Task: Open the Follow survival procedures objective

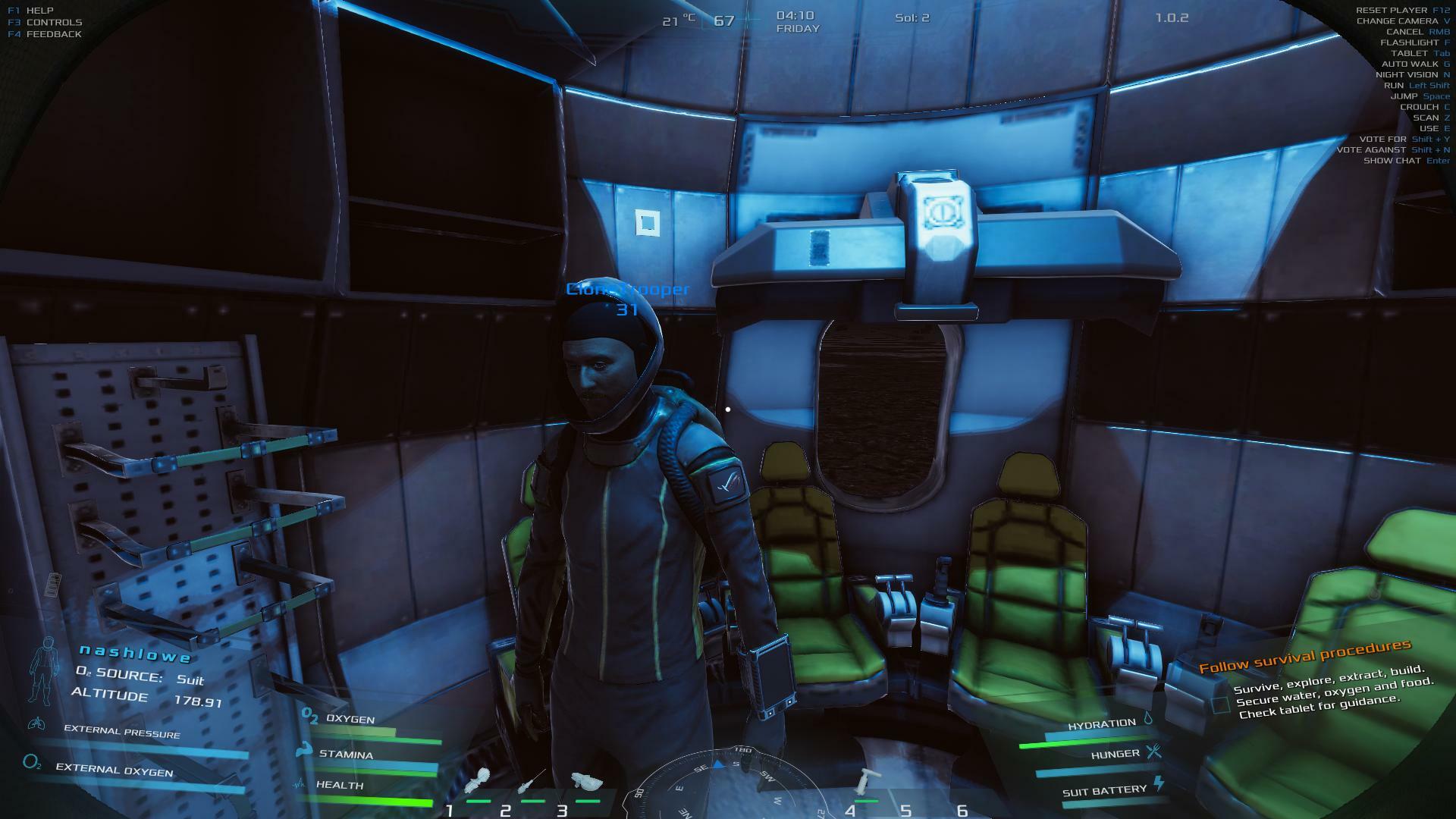Action: 1304,656
